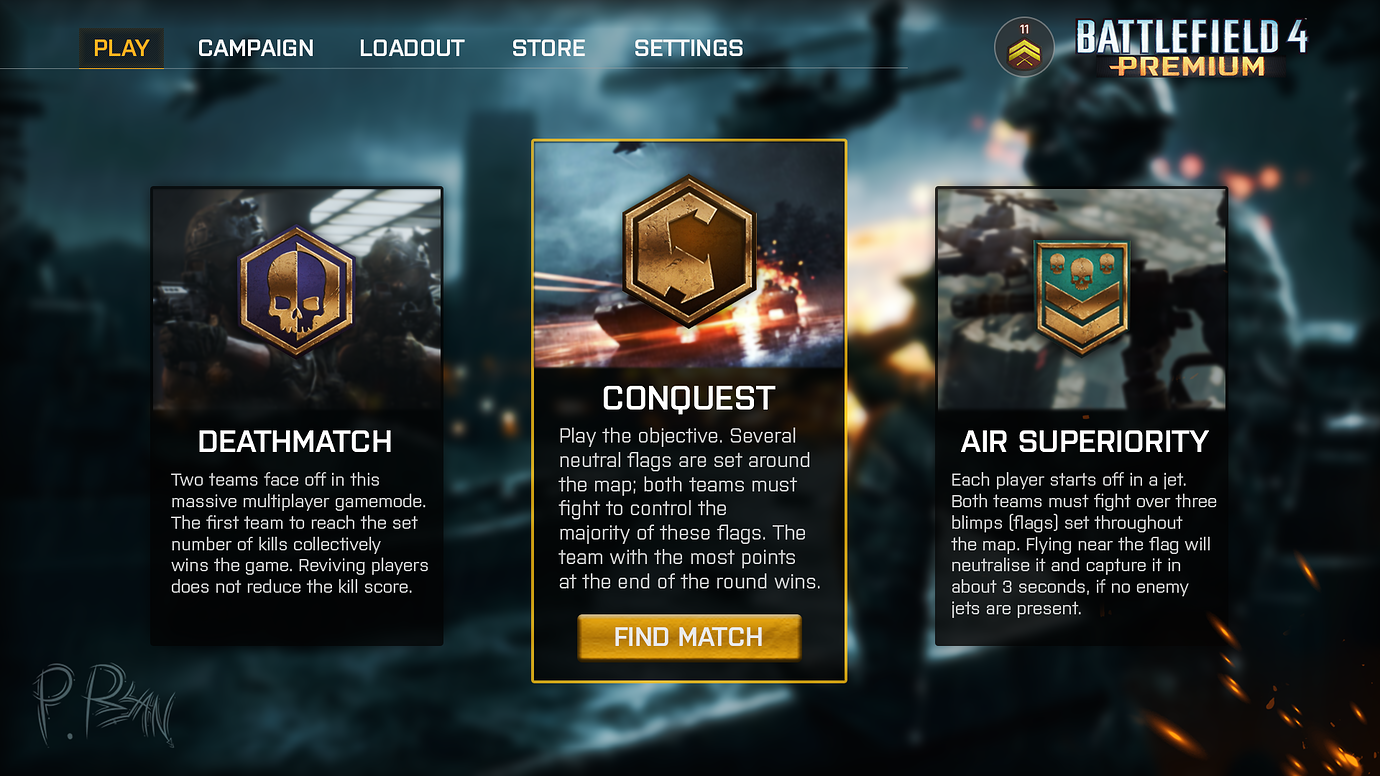Navigate to the STORE section

pos(548,47)
